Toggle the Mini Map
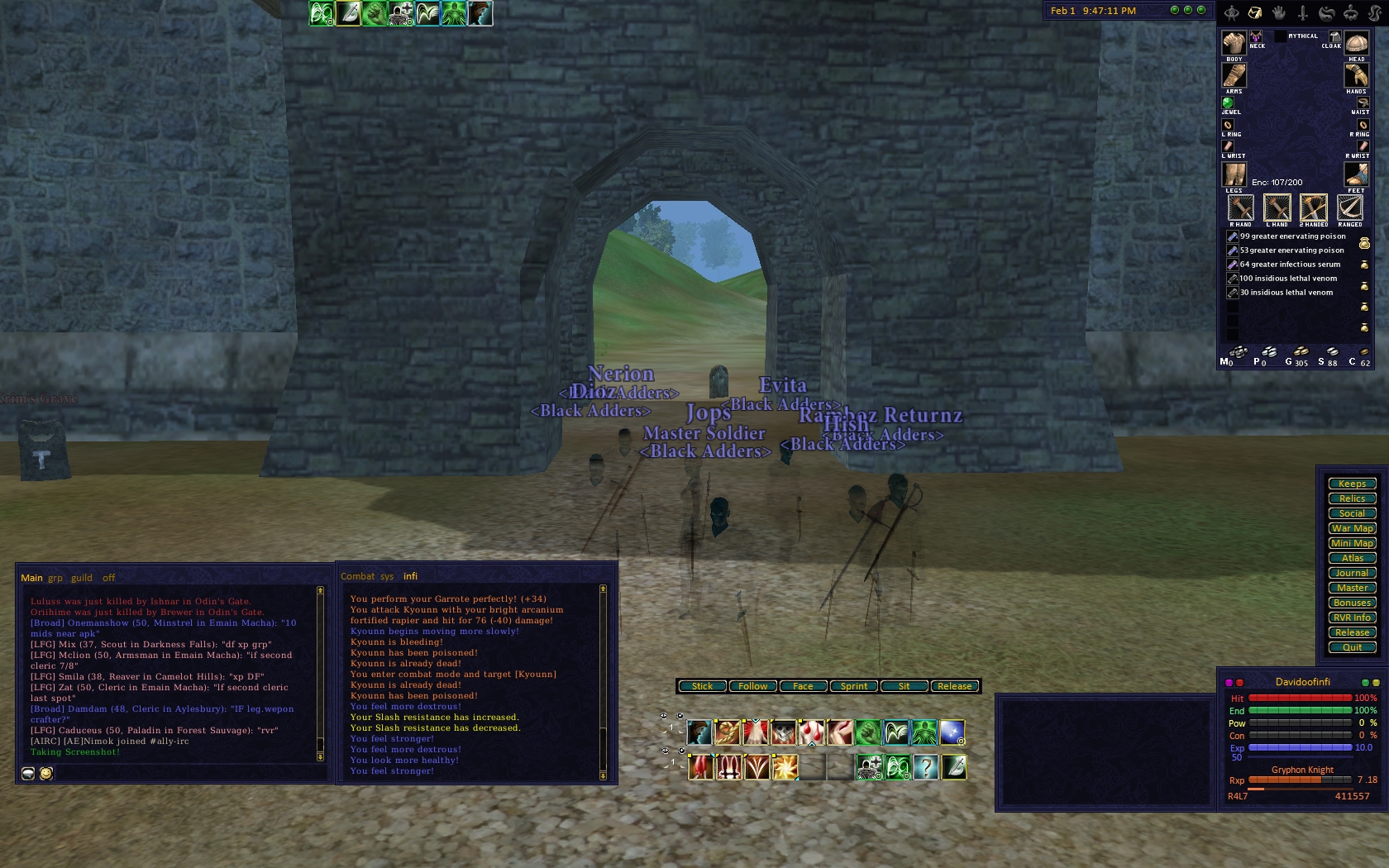1389x868 pixels. [1352, 543]
